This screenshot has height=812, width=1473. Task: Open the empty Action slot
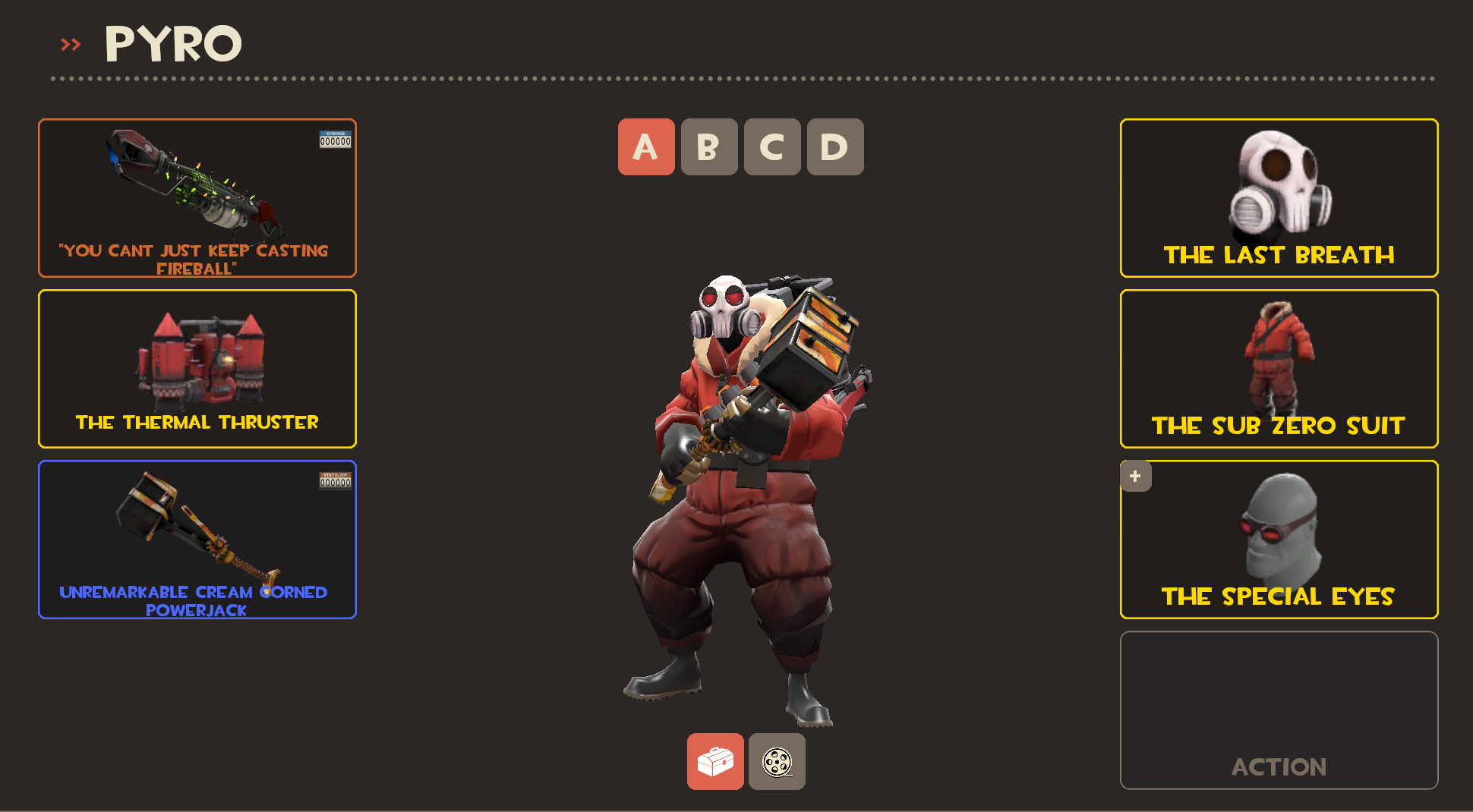pos(1279,710)
